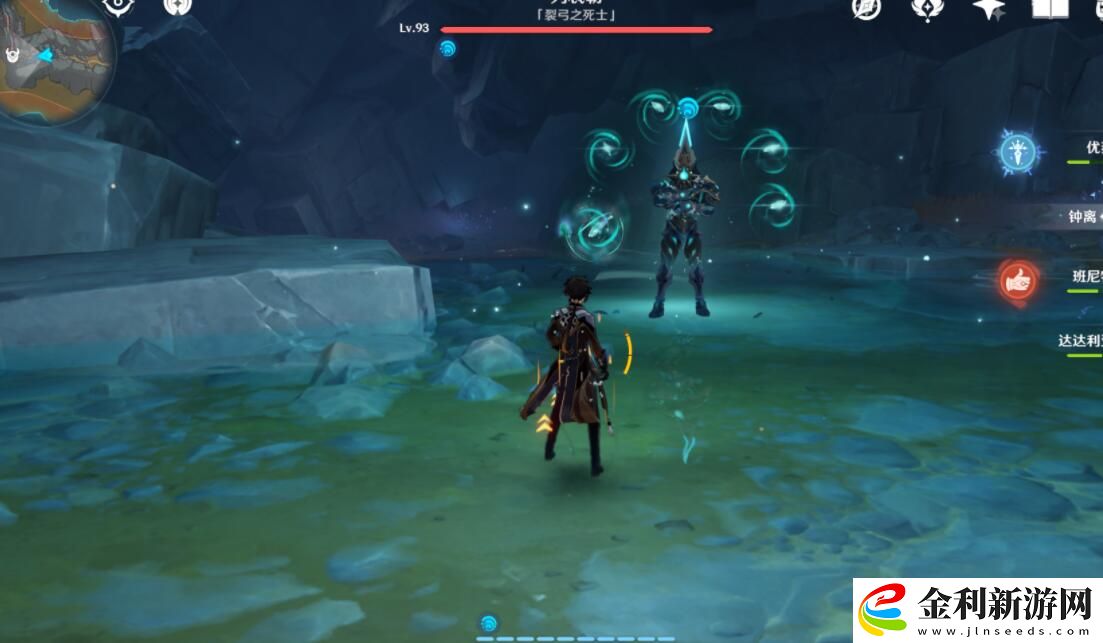Open the winged battle pass icon
The height and width of the screenshot is (643, 1103).
point(927,8)
